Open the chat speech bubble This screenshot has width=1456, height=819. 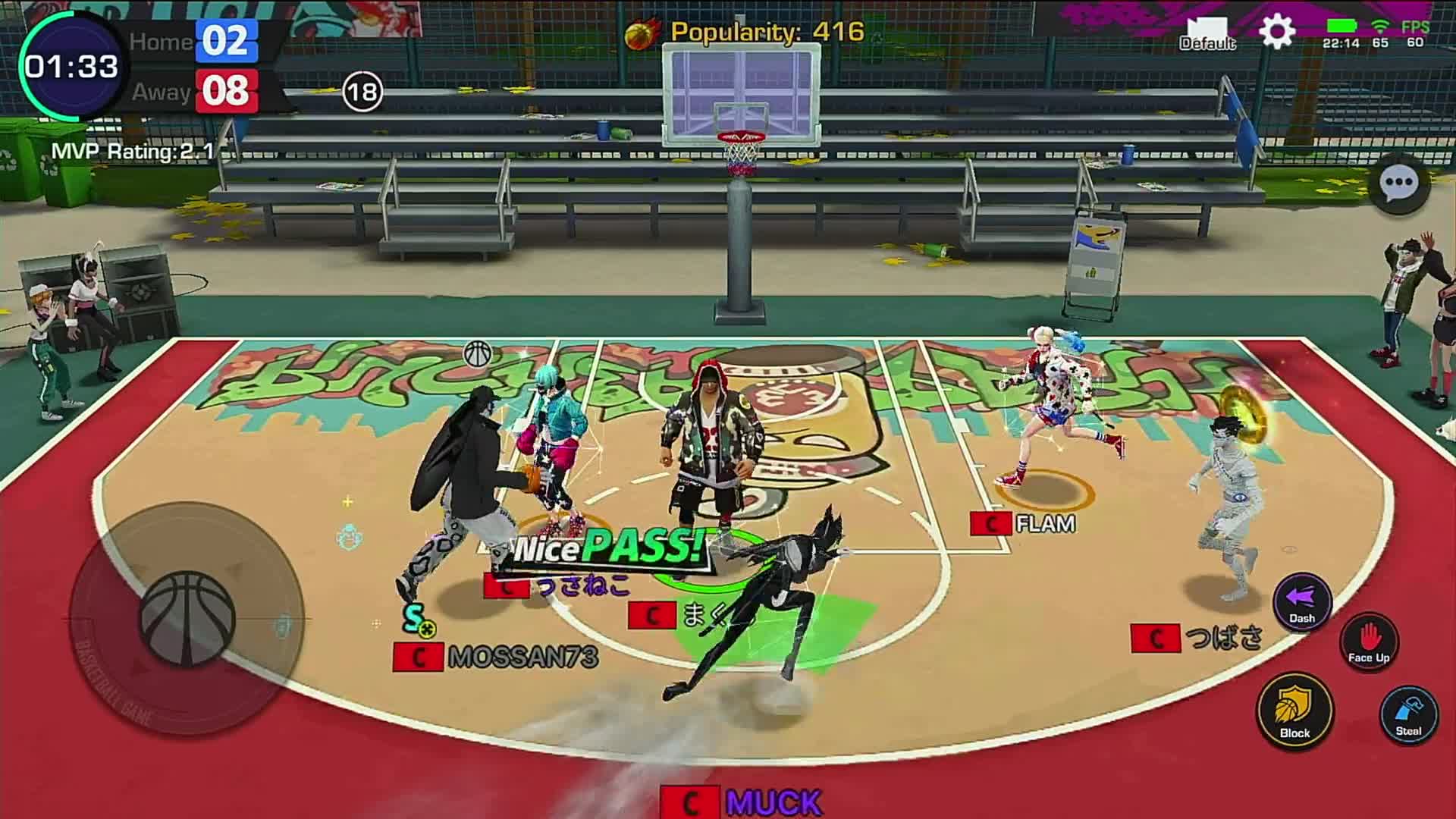pos(1398,183)
